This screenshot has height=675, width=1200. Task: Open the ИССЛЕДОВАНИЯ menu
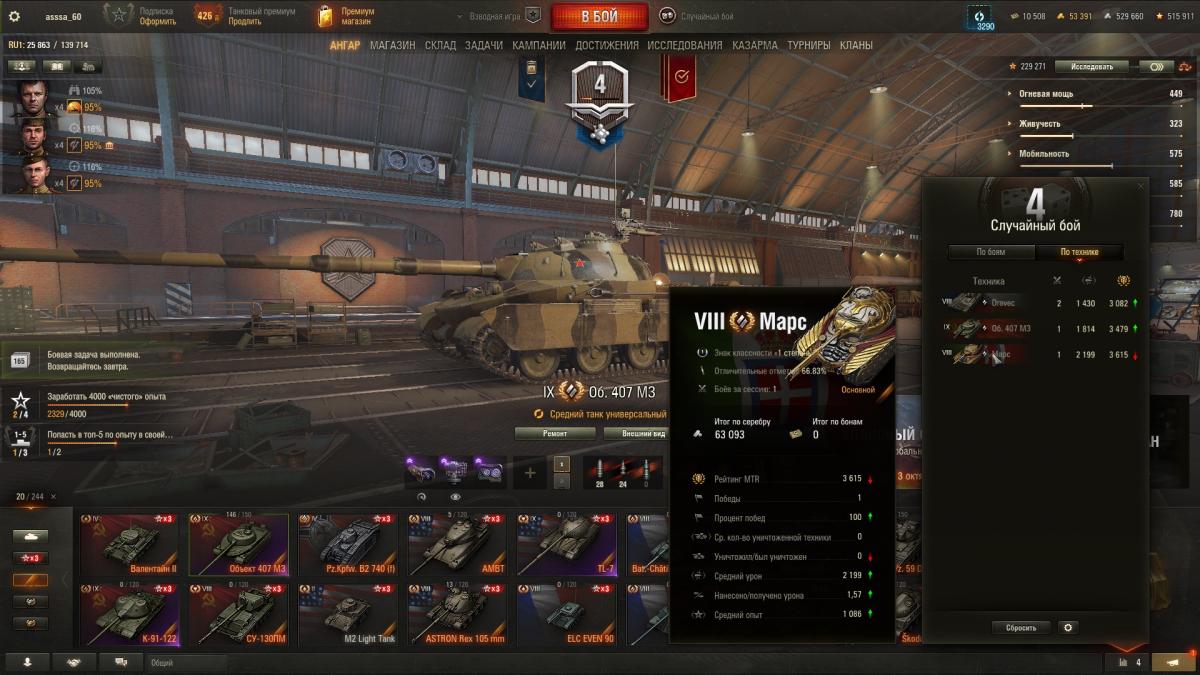[684, 45]
